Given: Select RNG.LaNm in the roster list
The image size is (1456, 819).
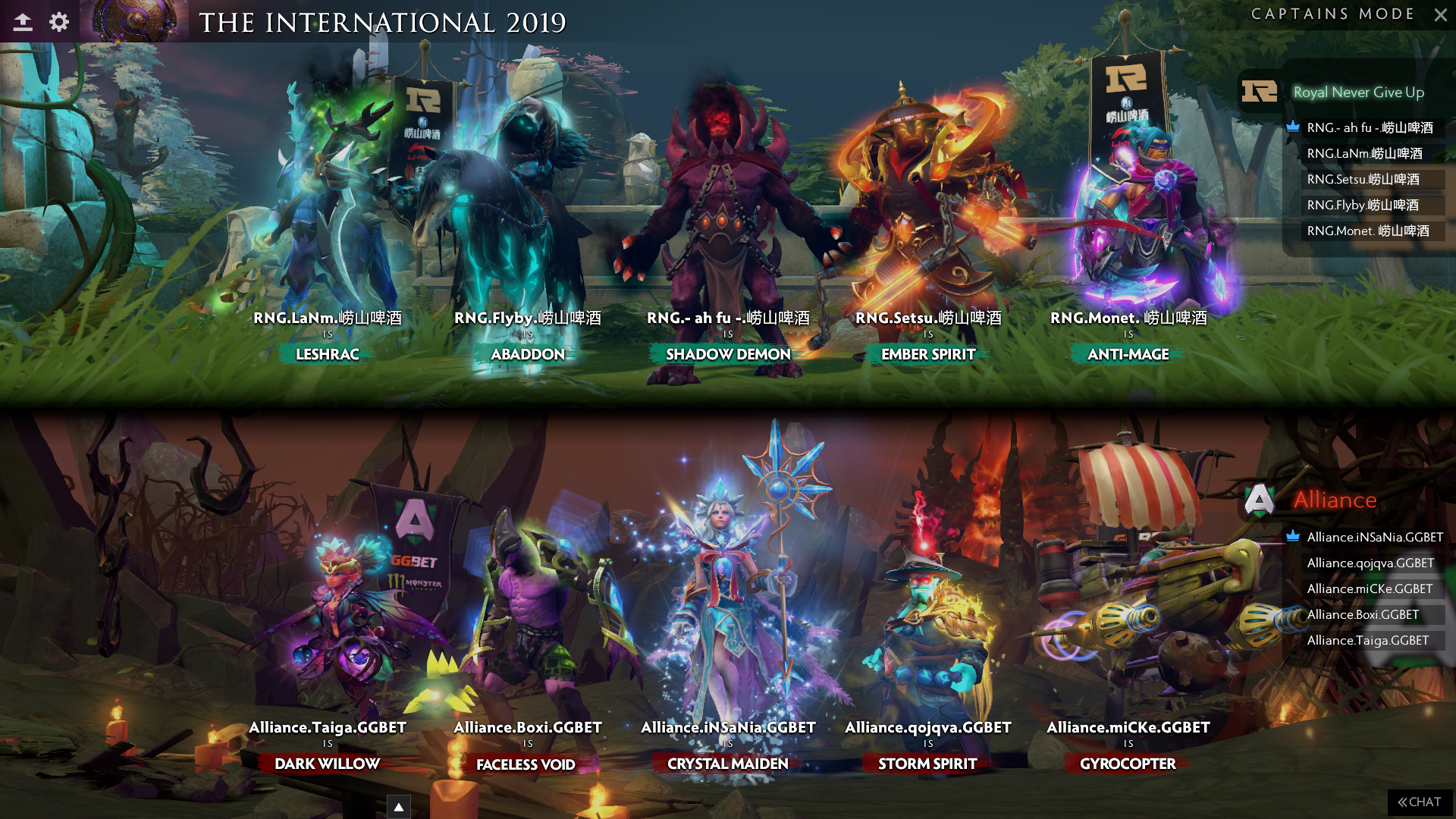Looking at the screenshot, I should tap(1364, 153).
